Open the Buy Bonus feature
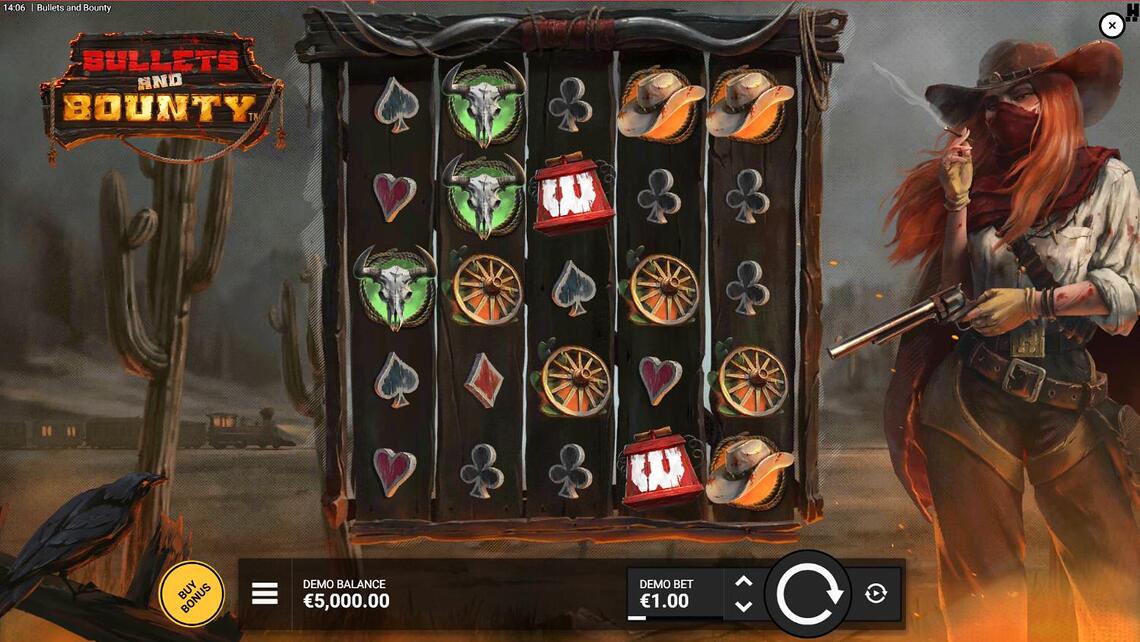Image resolution: width=1140 pixels, height=642 pixels. click(x=191, y=593)
